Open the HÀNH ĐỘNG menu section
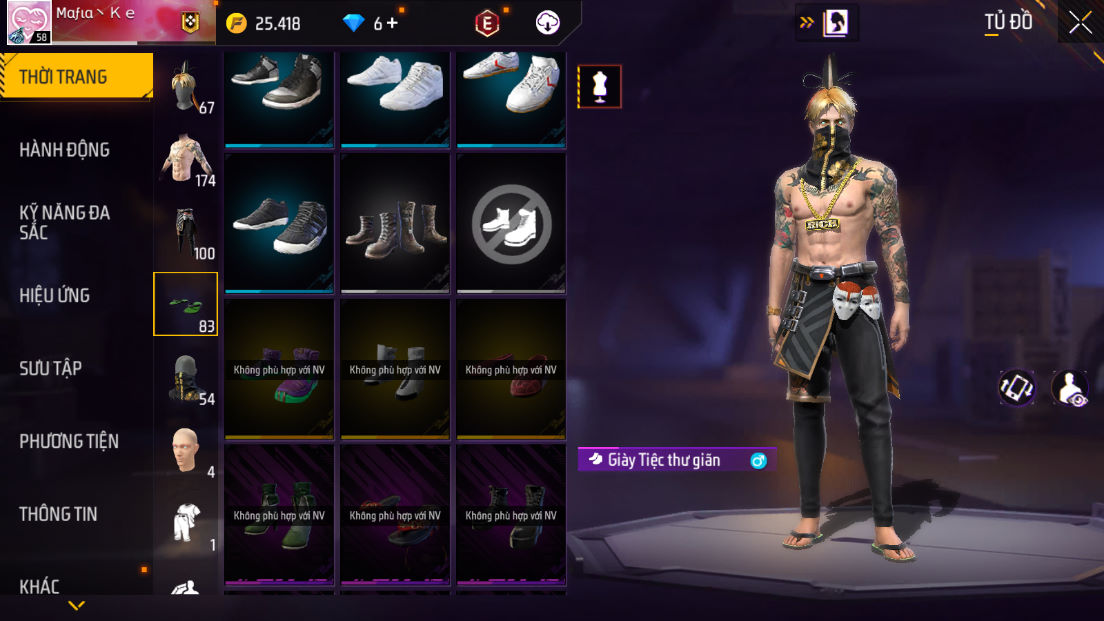1104x621 pixels. (65, 150)
